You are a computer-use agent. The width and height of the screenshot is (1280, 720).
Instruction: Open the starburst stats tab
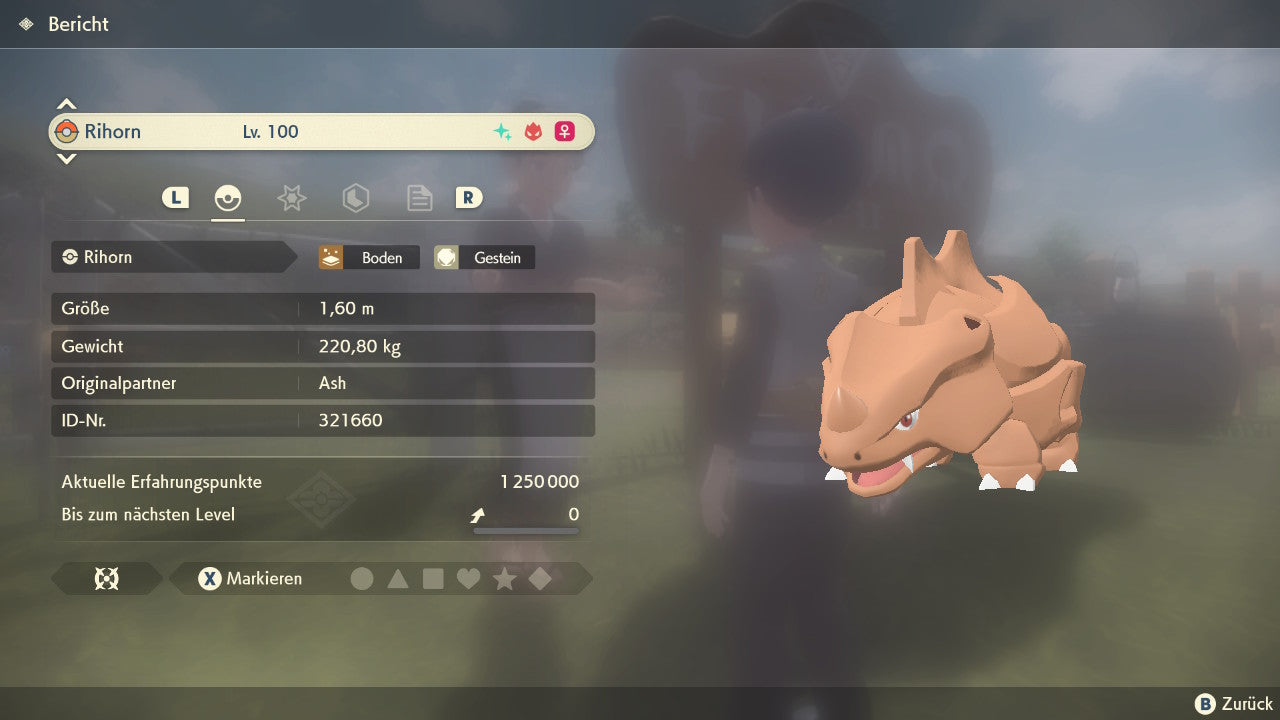pyautogui.click(x=291, y=198)
